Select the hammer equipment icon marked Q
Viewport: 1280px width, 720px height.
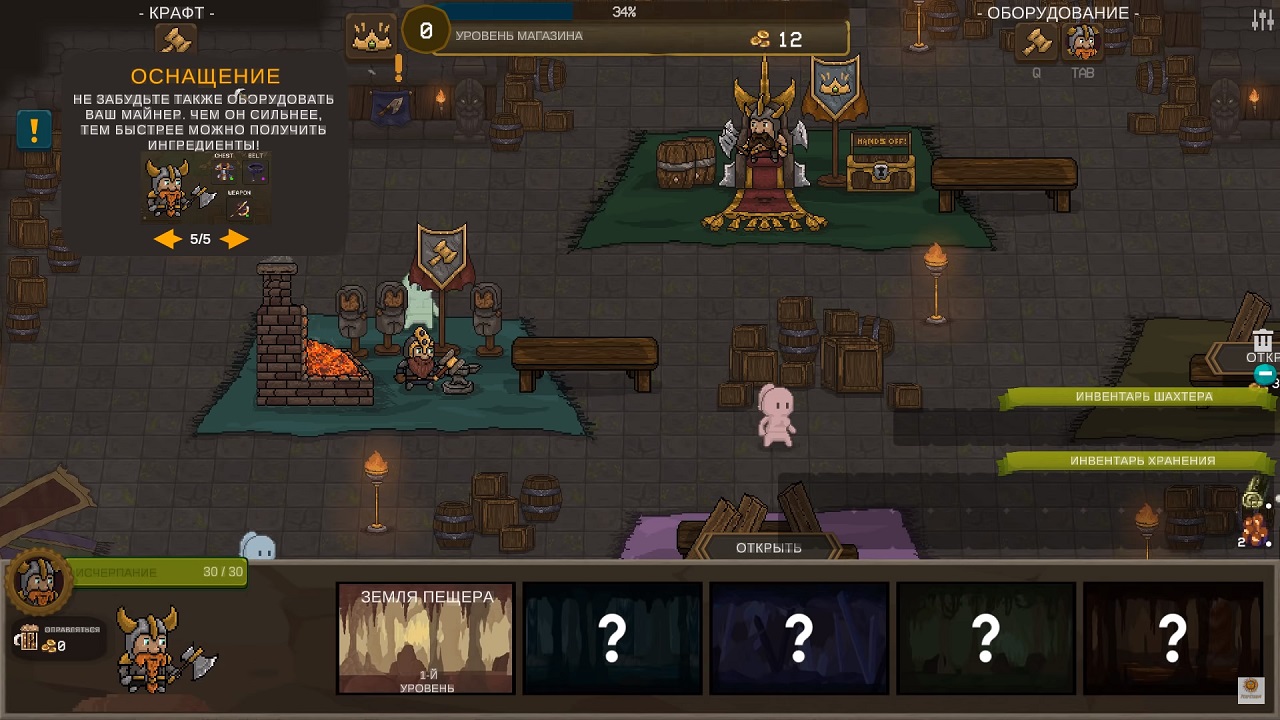coord(1036,43)
